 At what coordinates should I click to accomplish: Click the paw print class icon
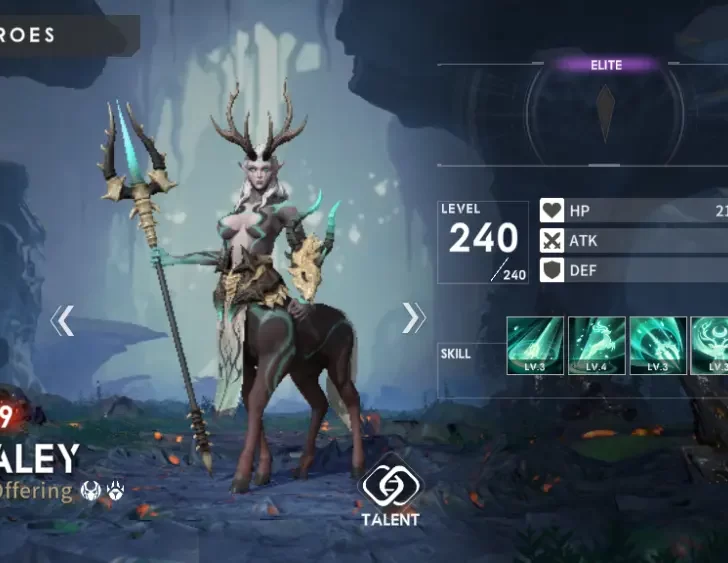tap(115, 491)
